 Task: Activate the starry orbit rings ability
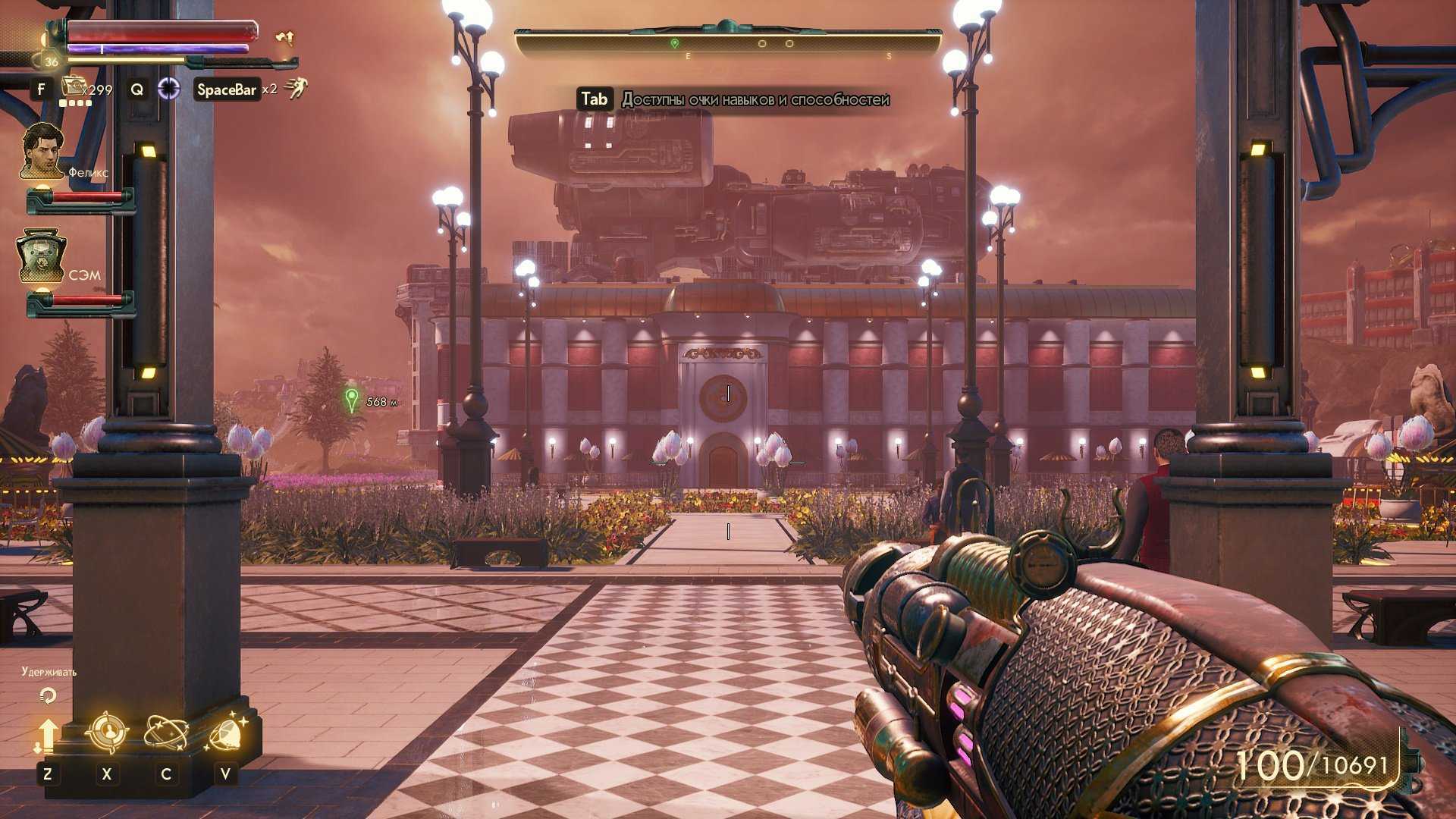166,733
